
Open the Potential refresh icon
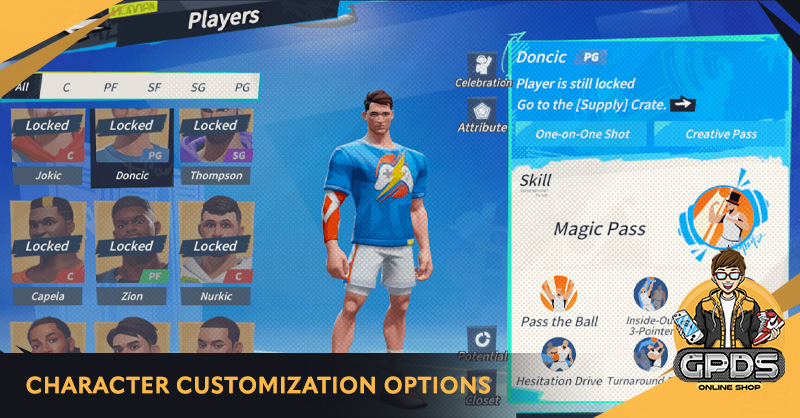click(x=483, y=339)
